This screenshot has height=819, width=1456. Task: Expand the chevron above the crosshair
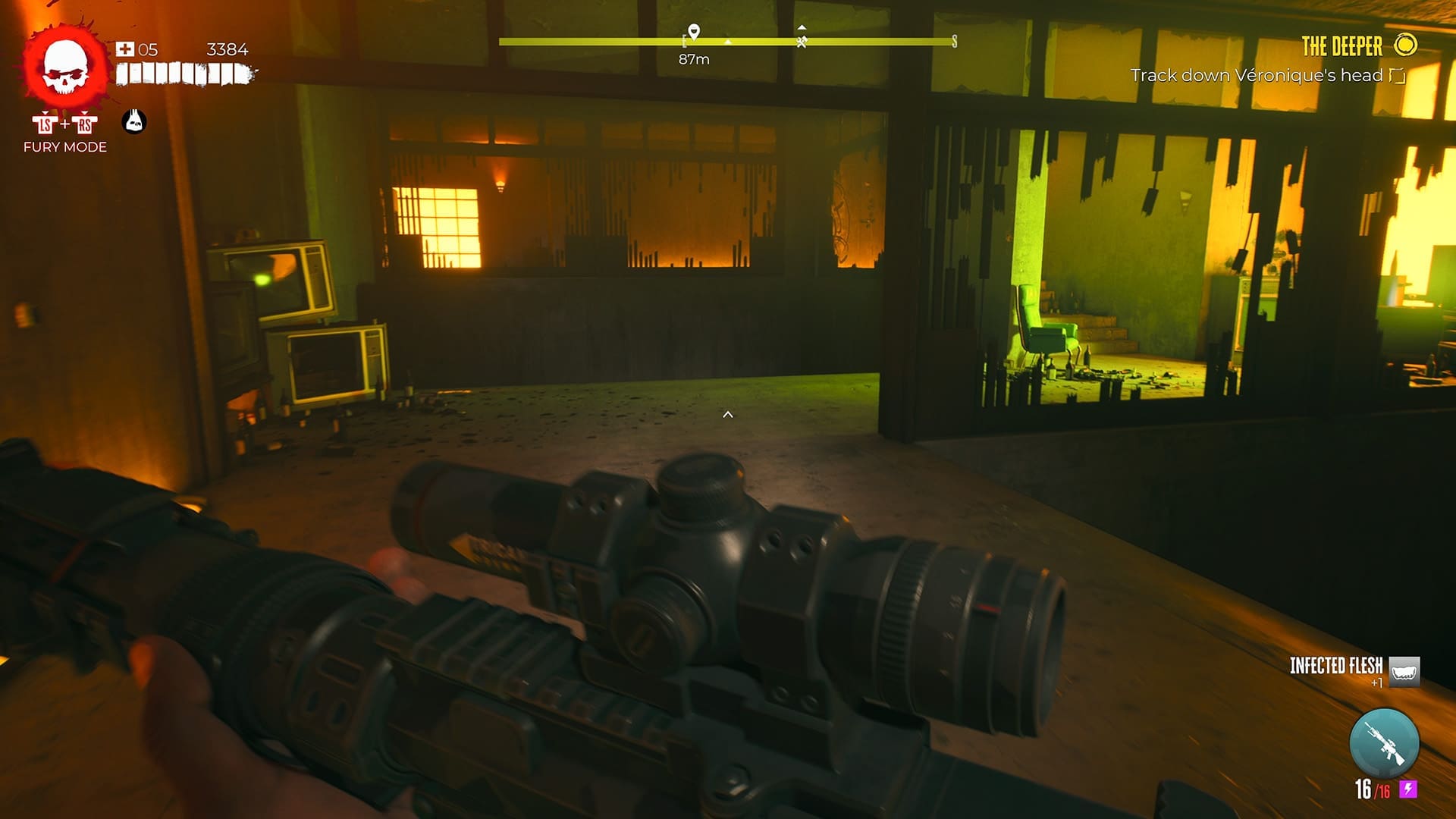[x=728, y=415]
